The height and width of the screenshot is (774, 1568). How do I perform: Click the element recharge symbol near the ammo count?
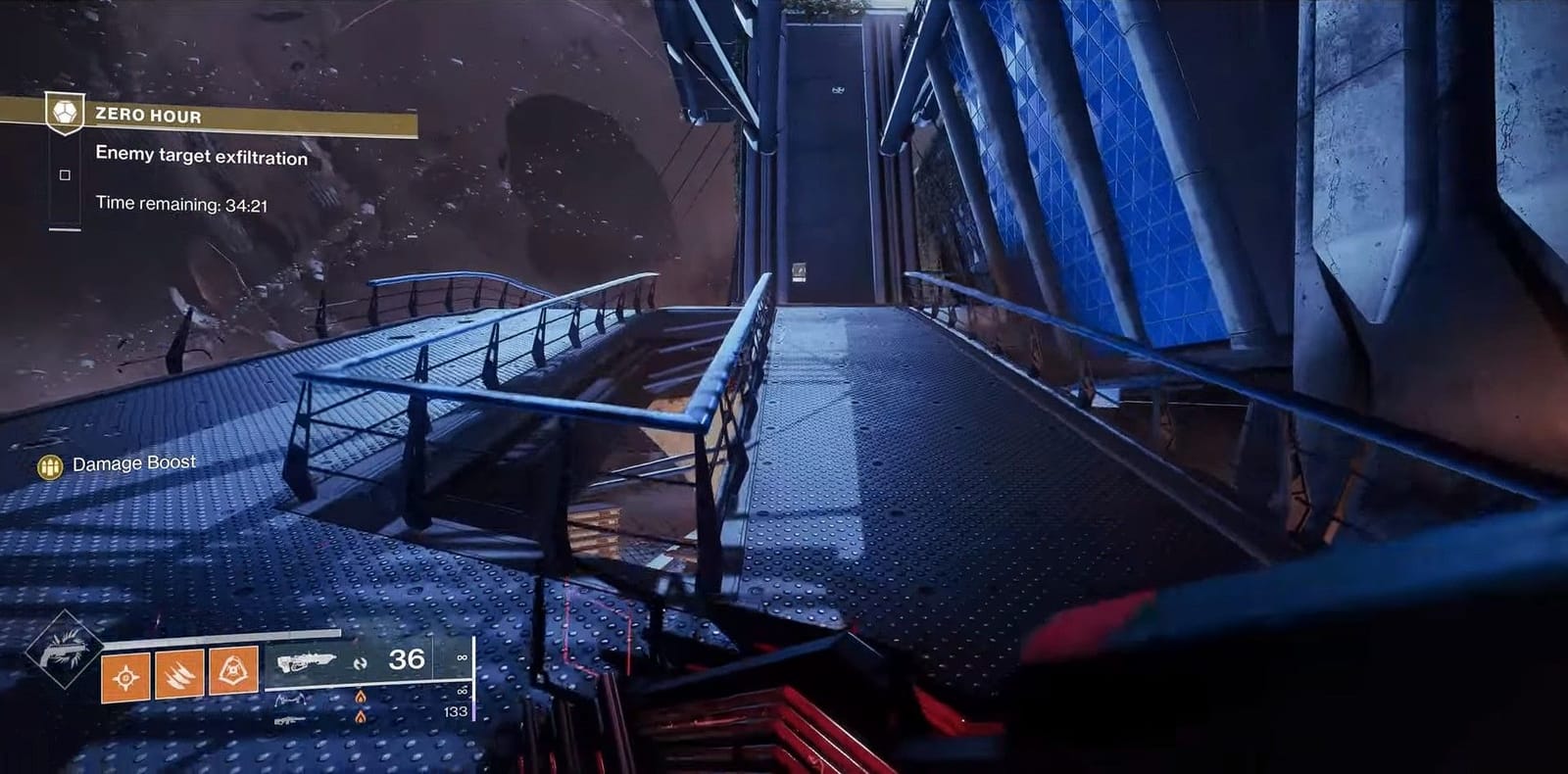(x=362, y=662)
